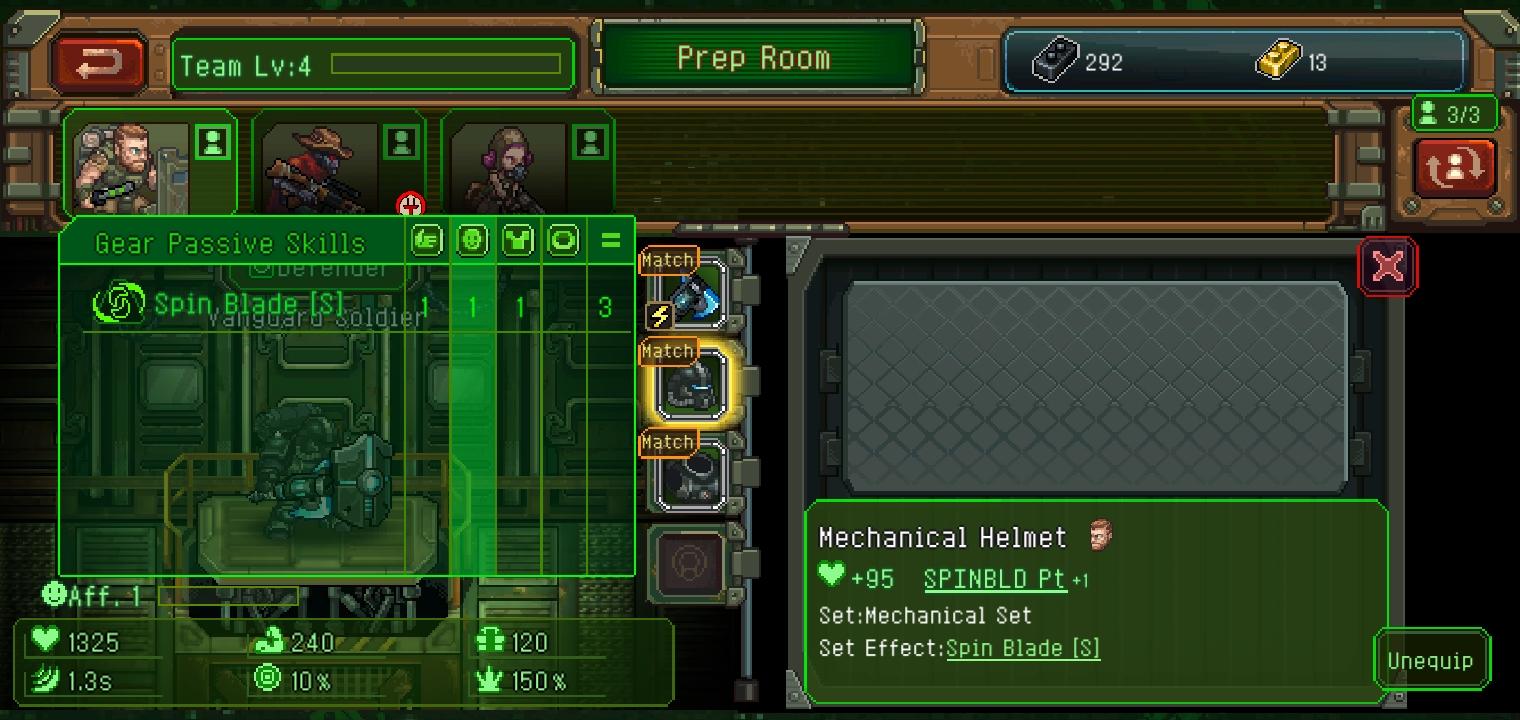
Task: Click the ring accessory column header icon
Action: (564, 241)
